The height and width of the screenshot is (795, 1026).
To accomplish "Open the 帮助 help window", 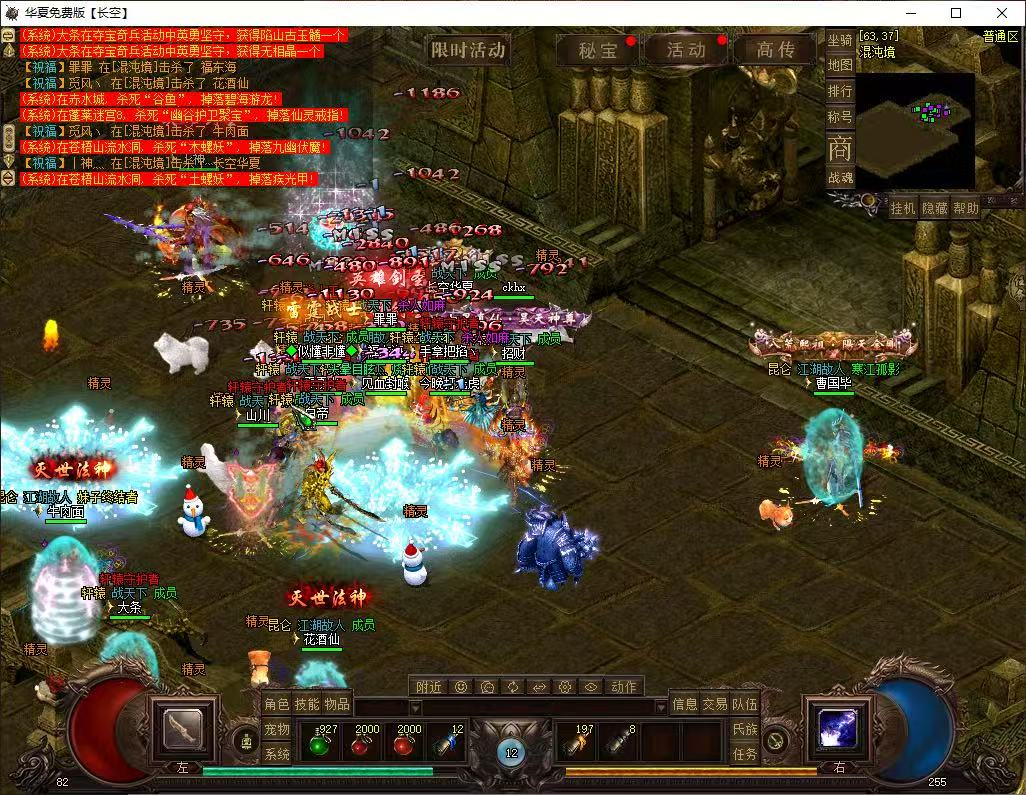I will [965, 208].
